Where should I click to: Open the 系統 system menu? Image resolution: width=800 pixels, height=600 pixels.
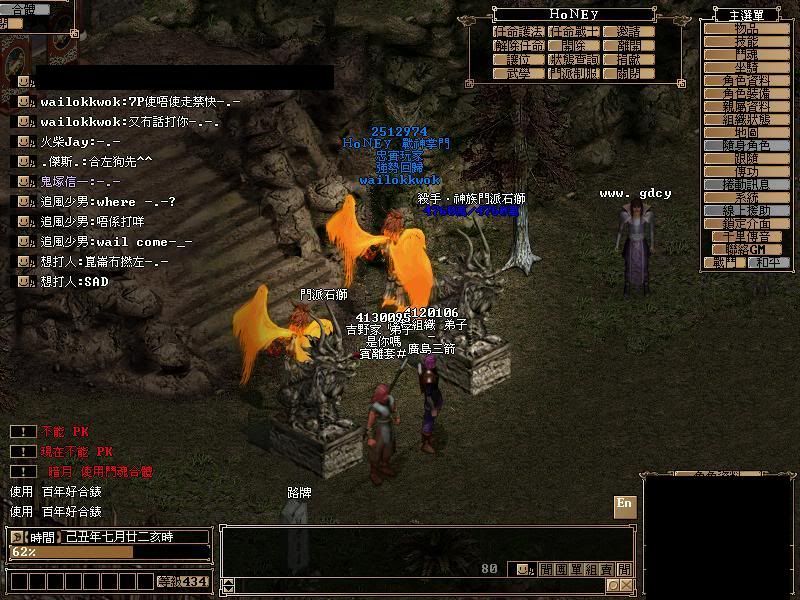pos(746,198)
